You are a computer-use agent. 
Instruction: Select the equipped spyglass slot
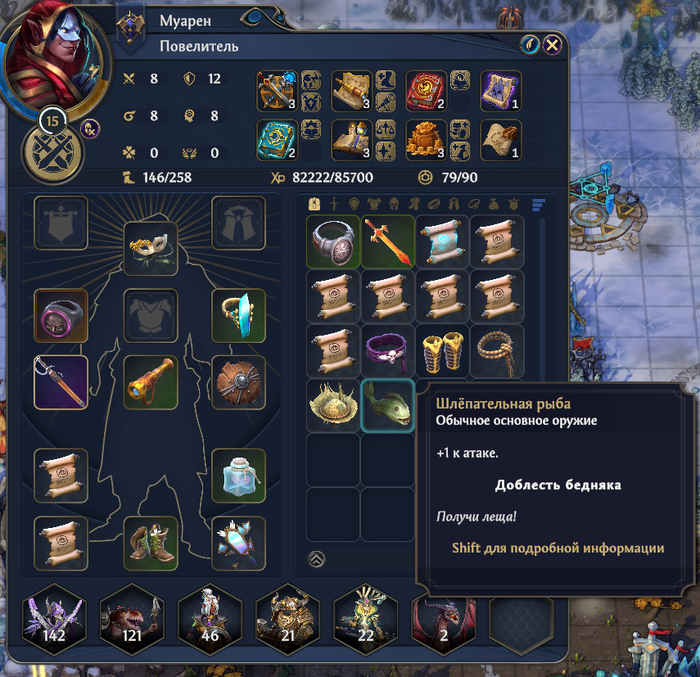[151, 381]
